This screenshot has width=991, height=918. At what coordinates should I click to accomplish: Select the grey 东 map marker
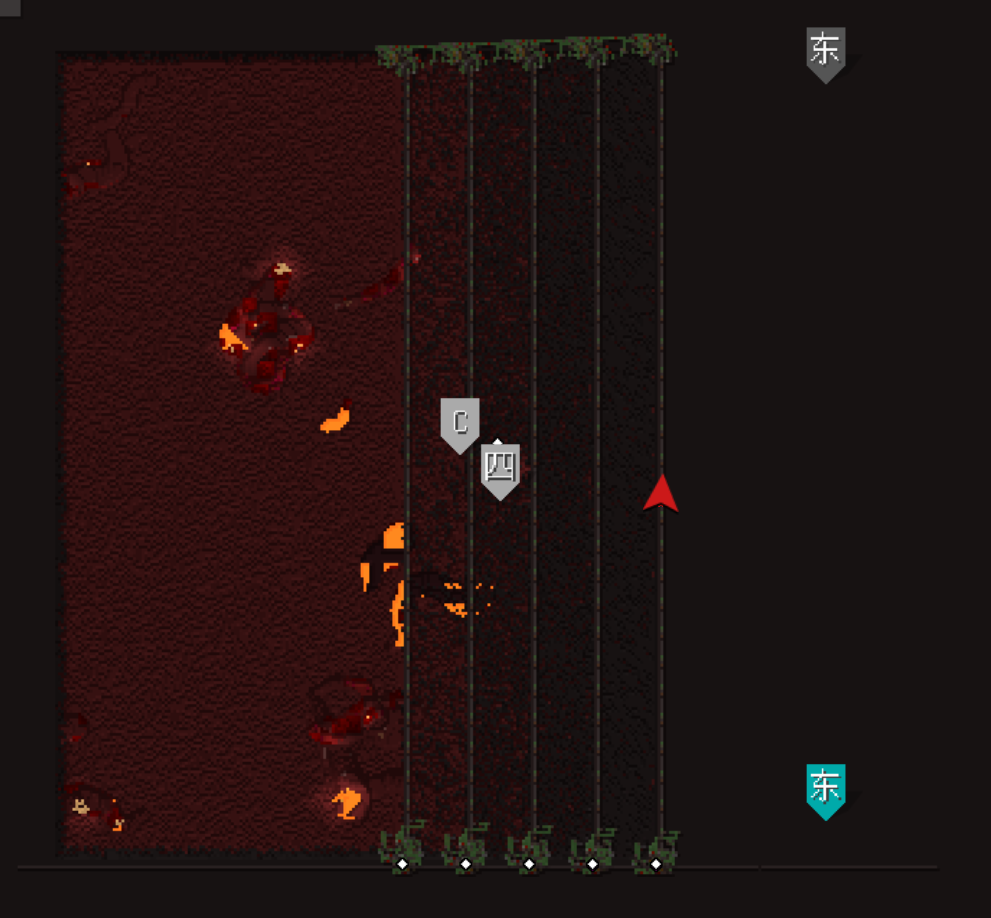tap(826, 52)
